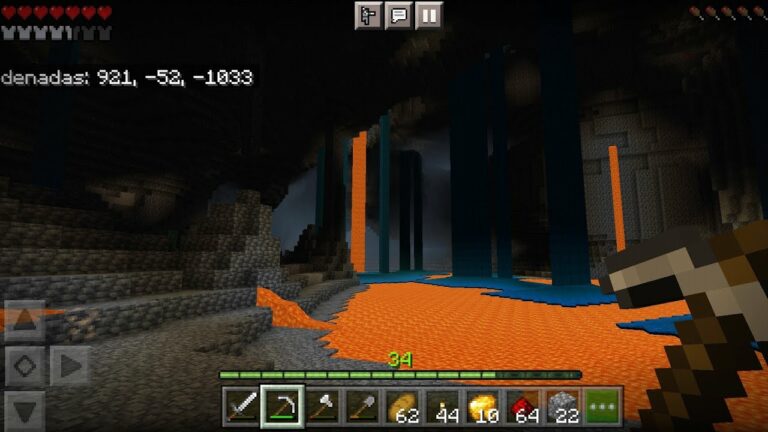
Task: Select the pickaxe hotbar slot
Action: [282, 406]
